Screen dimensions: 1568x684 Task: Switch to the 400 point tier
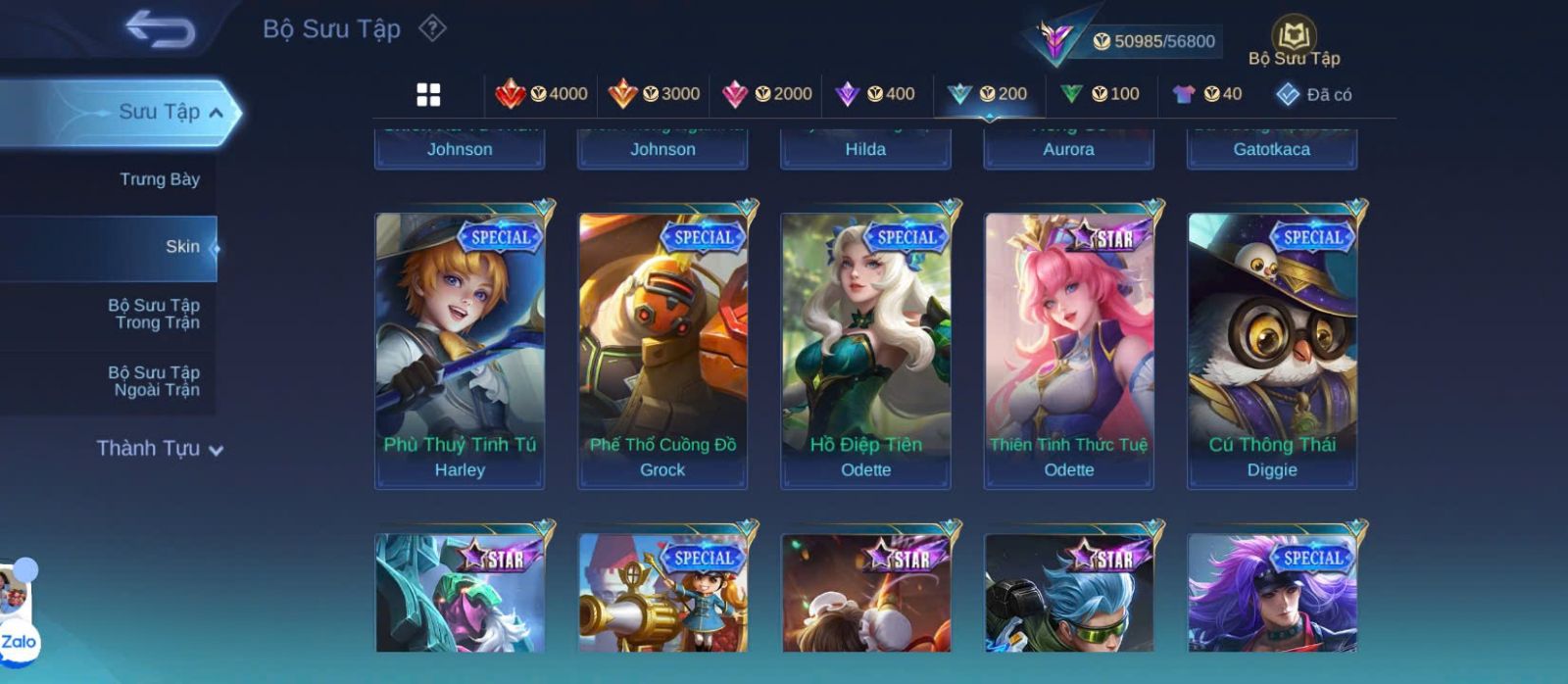click(x=875, y=94)
